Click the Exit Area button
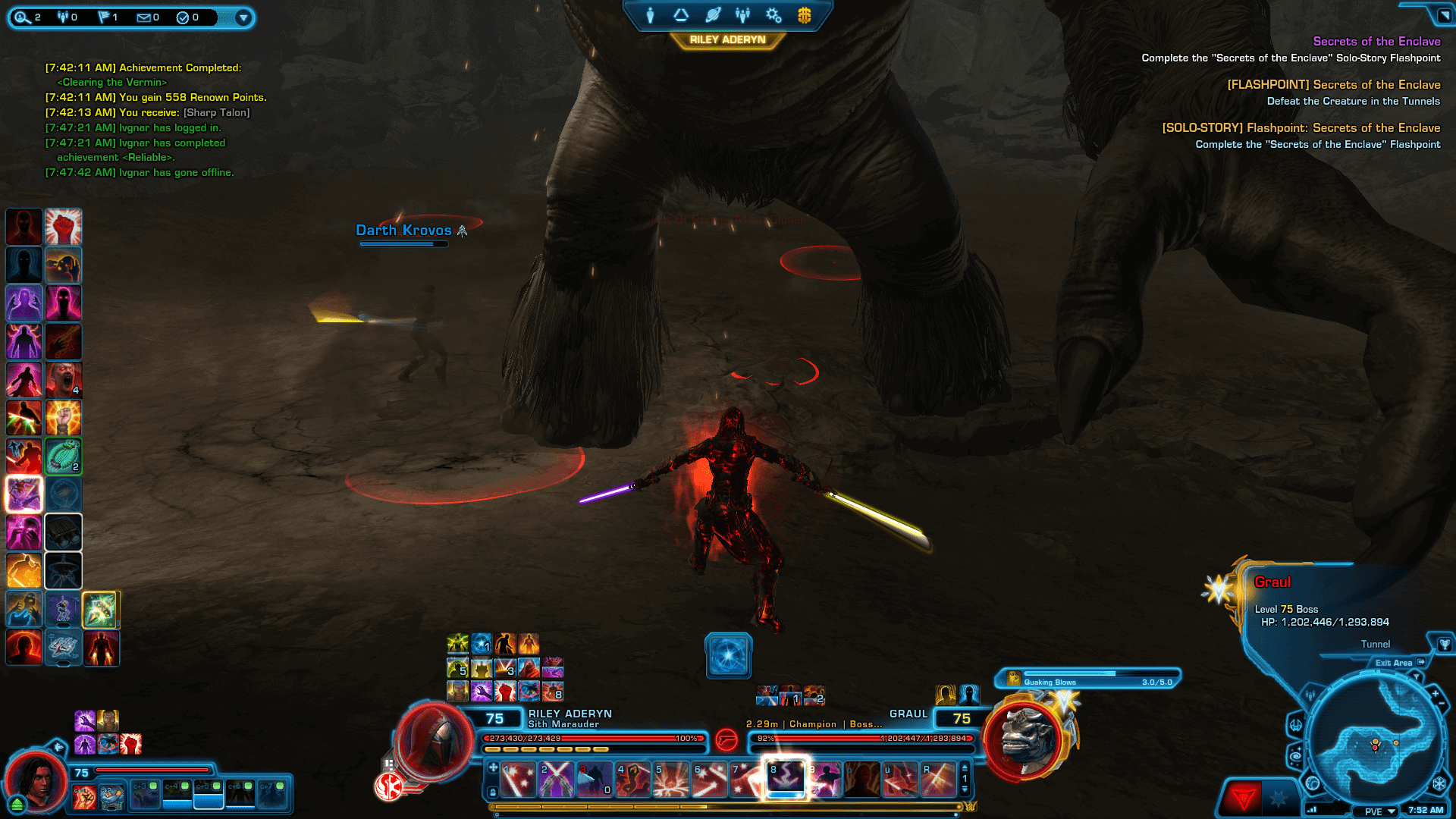1456x819 pixels. pos(1394,663)
